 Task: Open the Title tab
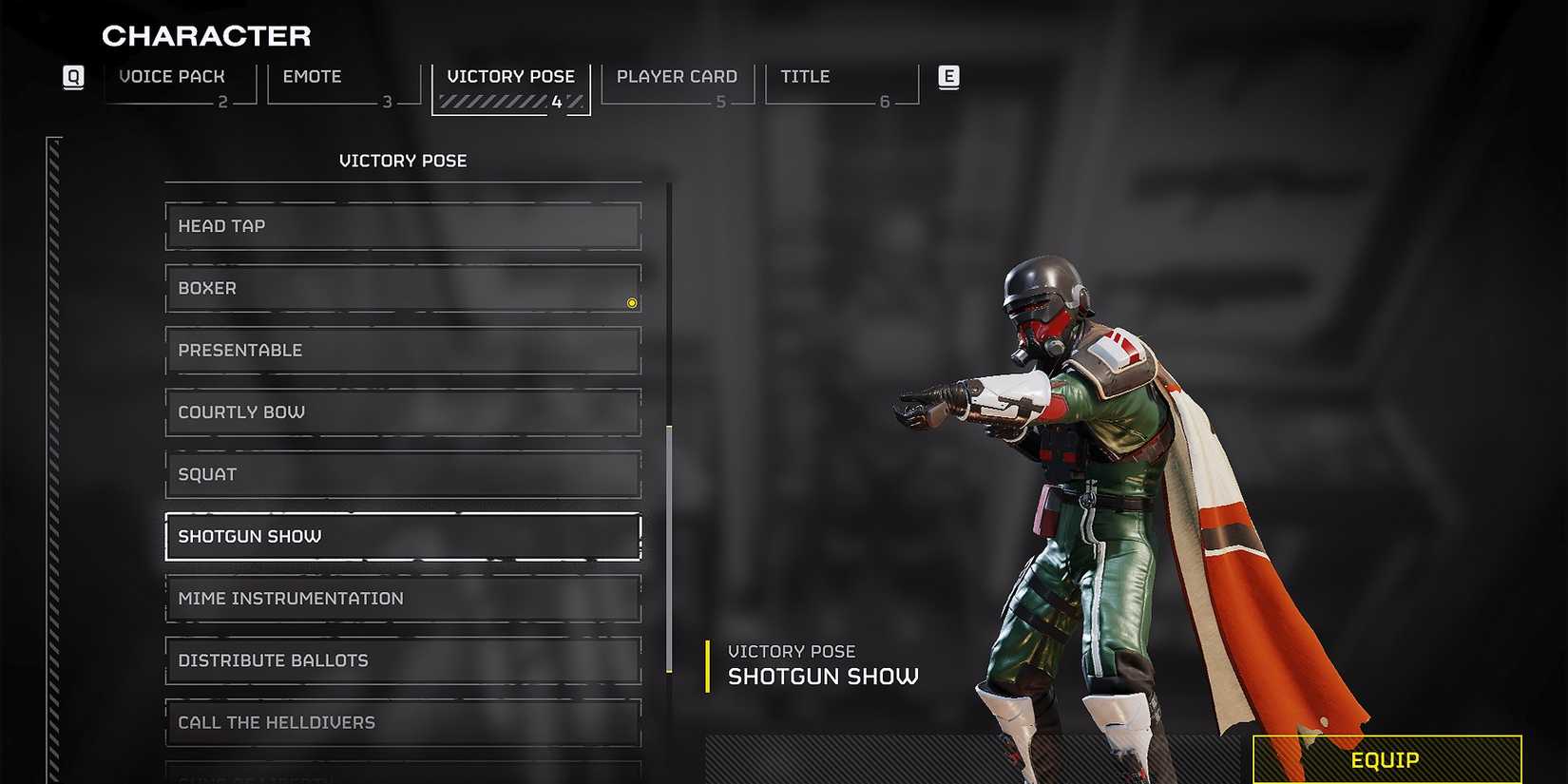tap(803, 76)
